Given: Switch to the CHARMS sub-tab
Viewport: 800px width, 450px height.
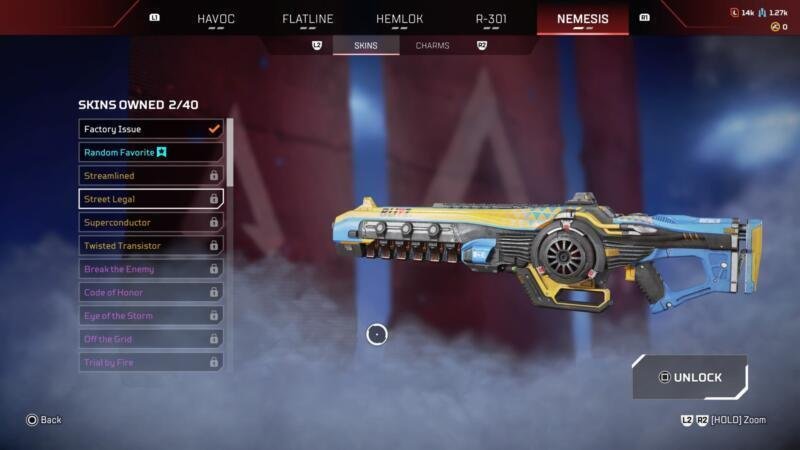Looking at the screenshot, I should [432, 46].
